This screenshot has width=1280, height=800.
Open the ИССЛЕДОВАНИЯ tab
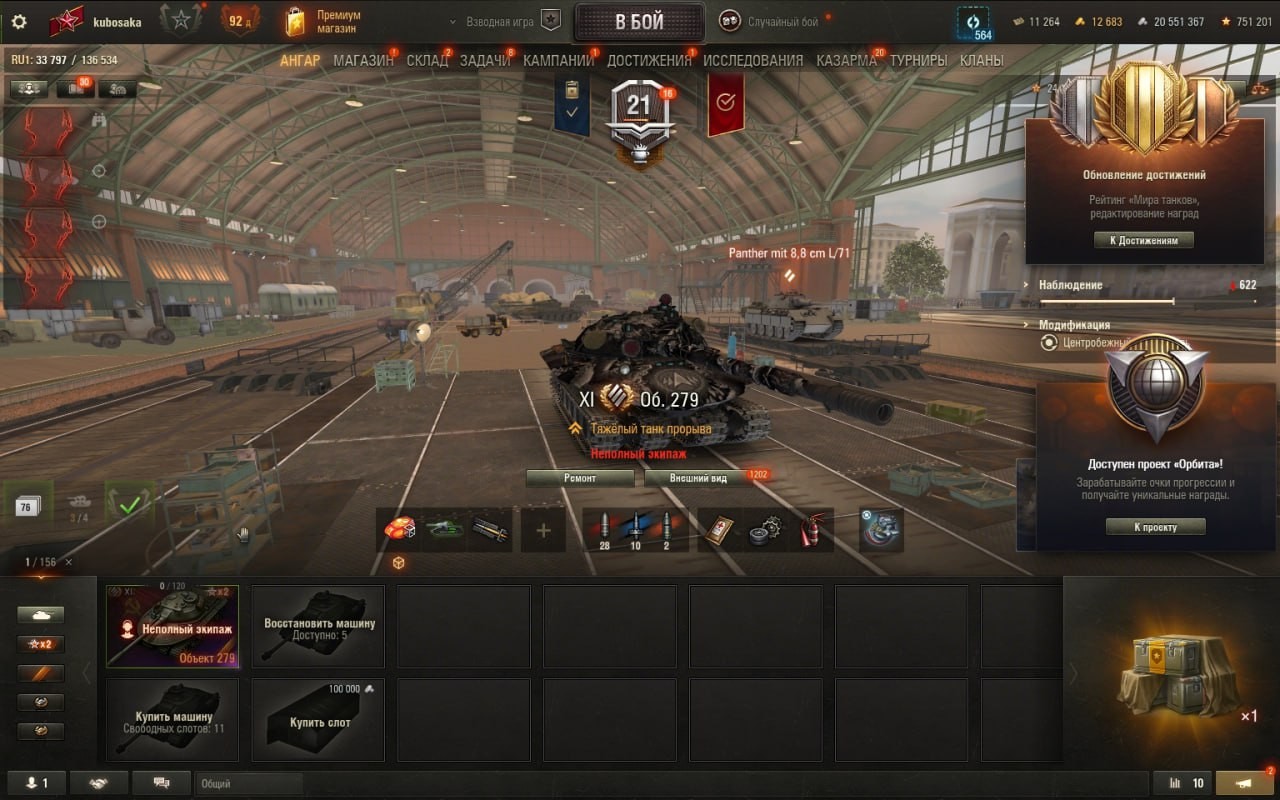coord(753,60)
